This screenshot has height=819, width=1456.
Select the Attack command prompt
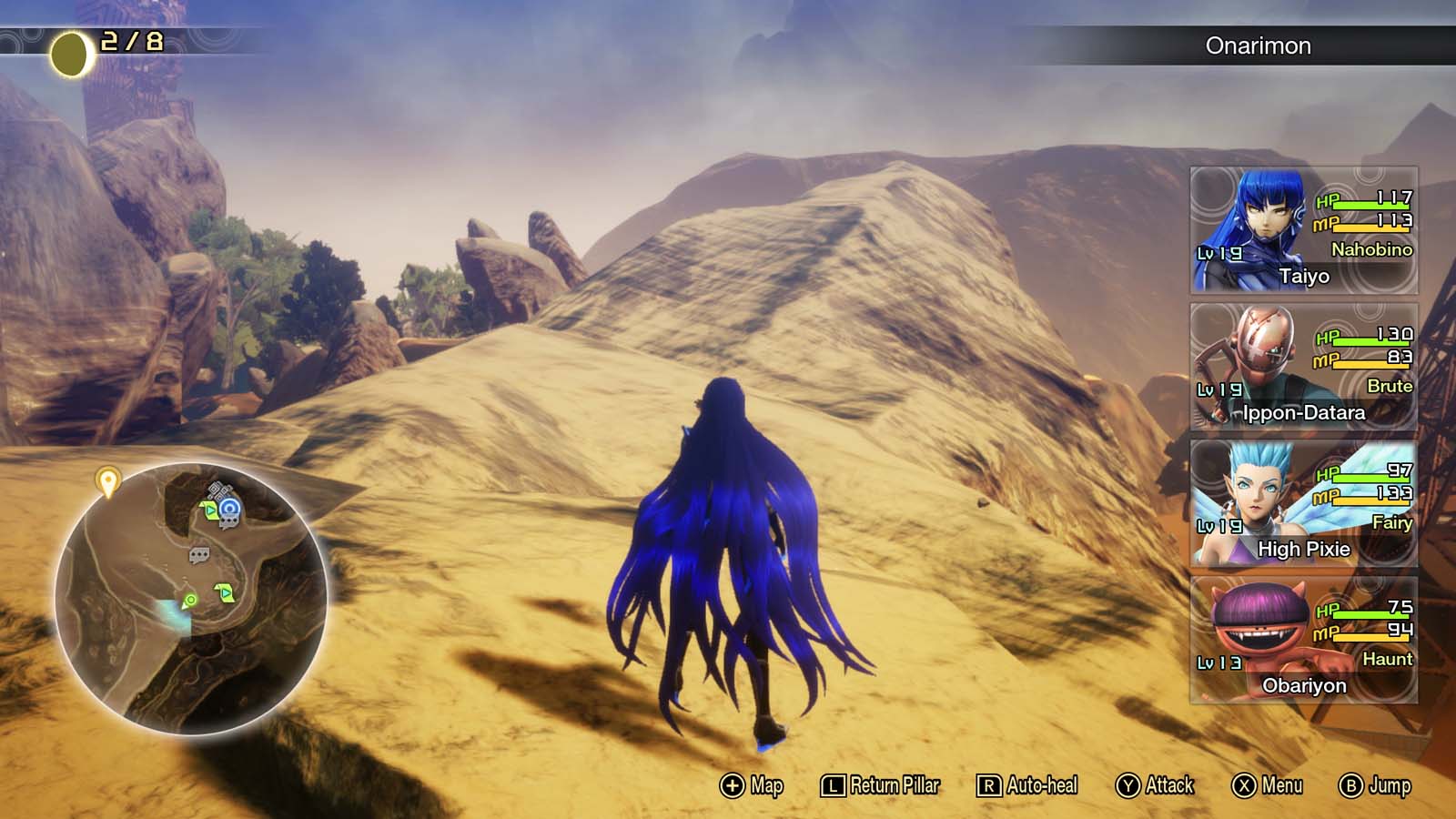pos(1128,784)
